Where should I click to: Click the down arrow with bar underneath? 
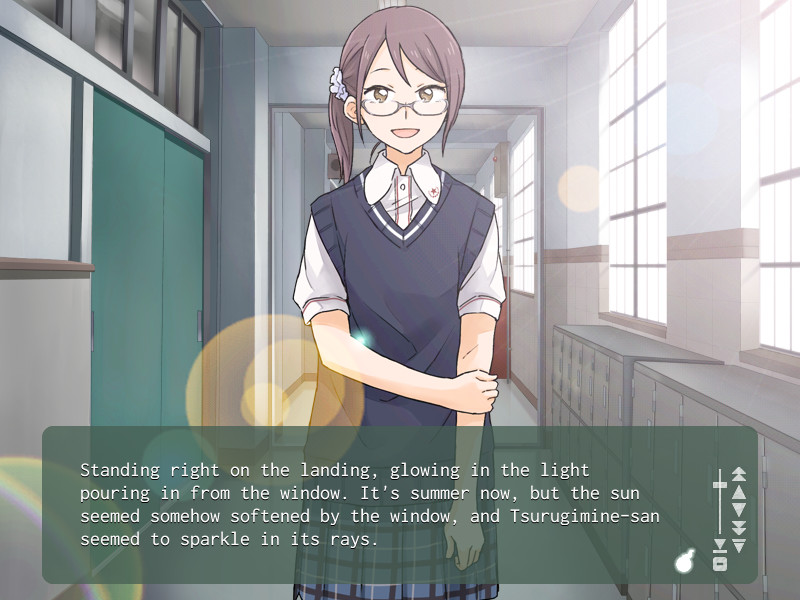click(x=719, y=546)
